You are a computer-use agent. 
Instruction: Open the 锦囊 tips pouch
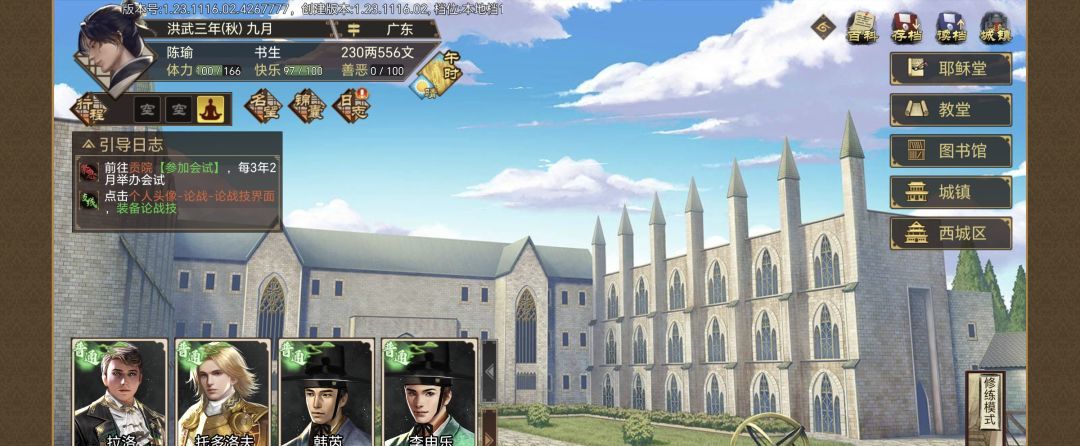click(x=307, y=106)
